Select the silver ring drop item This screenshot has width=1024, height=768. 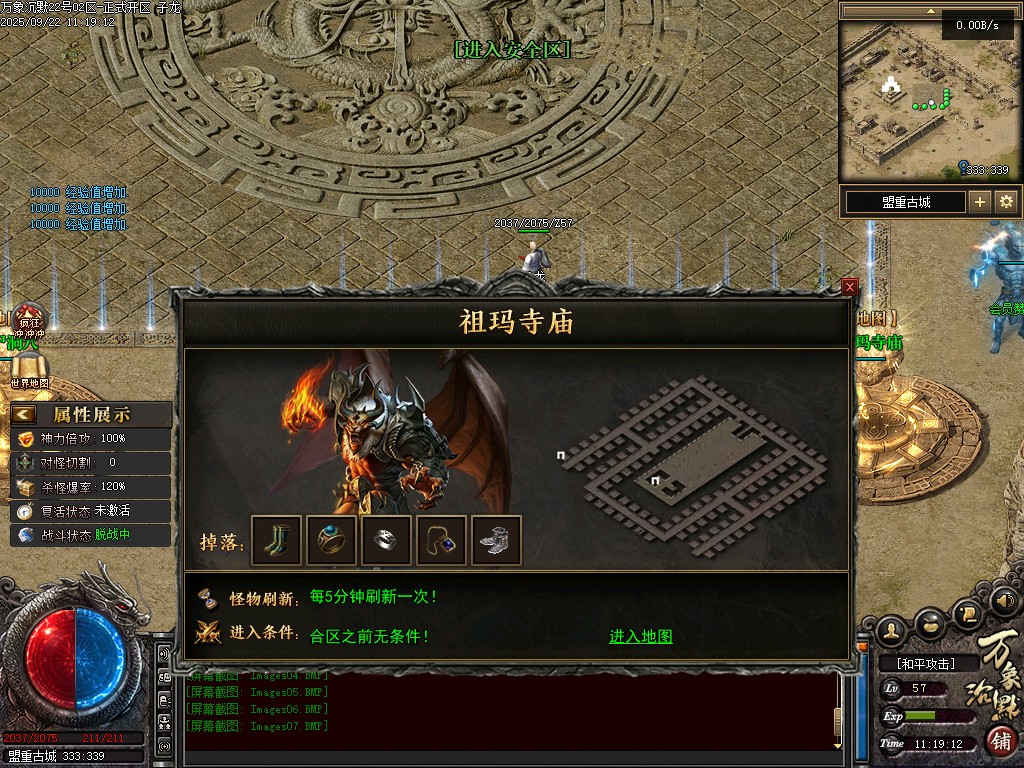[387, 540]
